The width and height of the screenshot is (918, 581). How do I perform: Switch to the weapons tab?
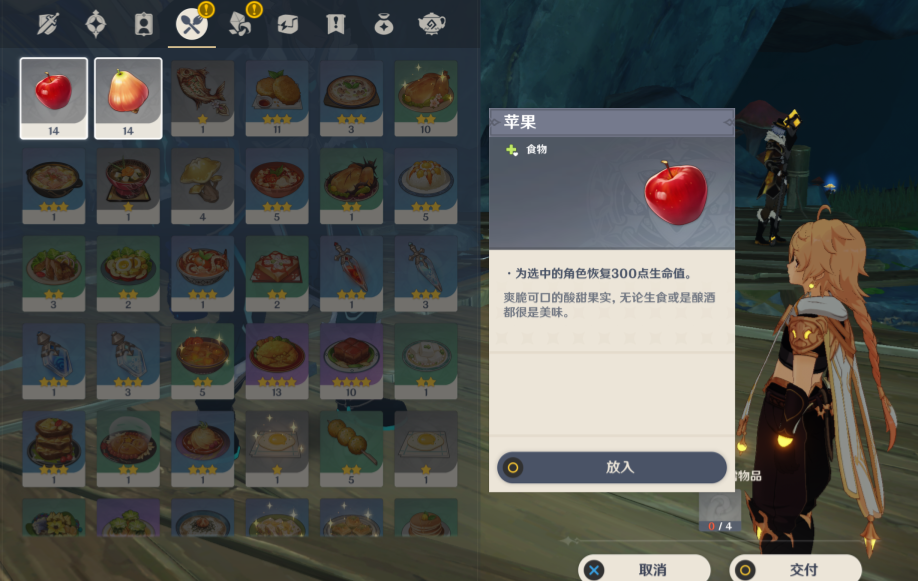tap(48, 23)
